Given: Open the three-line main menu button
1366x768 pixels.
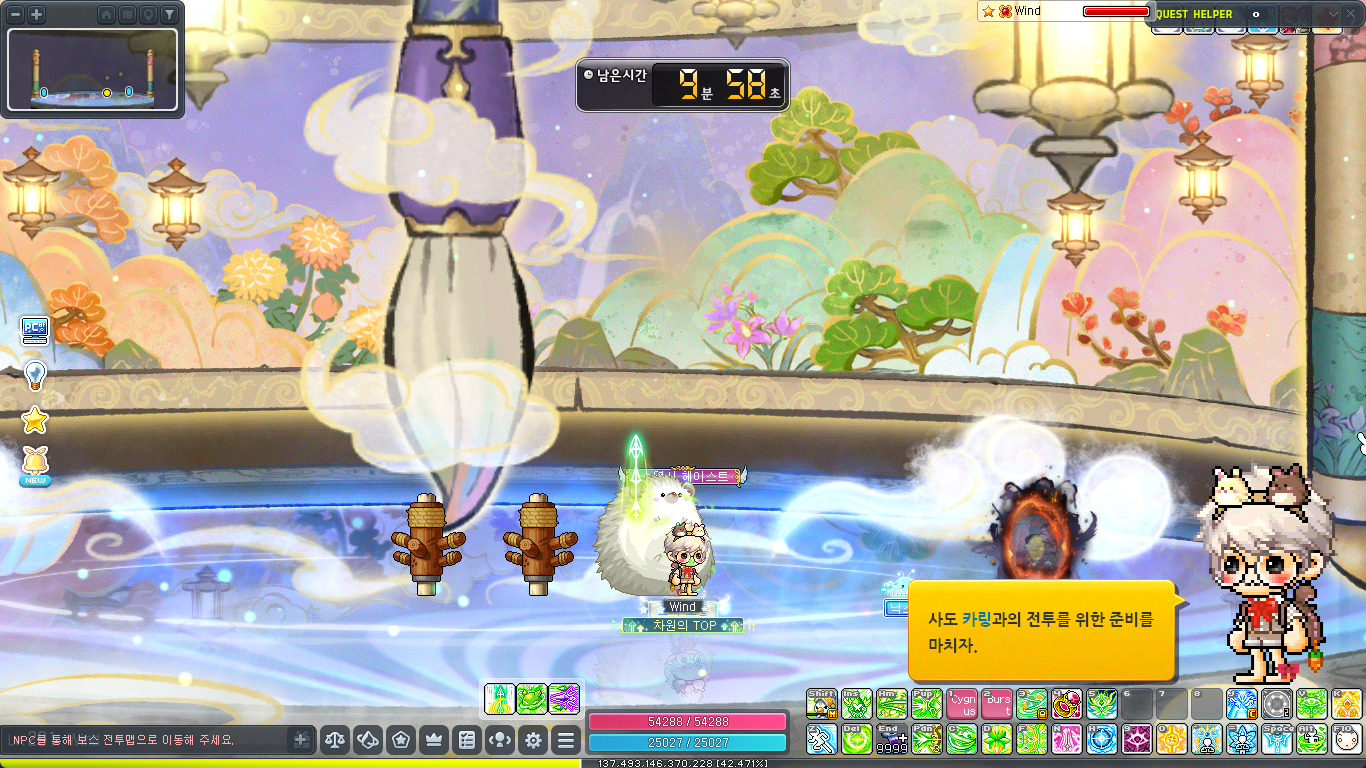Looking at the screenshot, I should [566, 741].
